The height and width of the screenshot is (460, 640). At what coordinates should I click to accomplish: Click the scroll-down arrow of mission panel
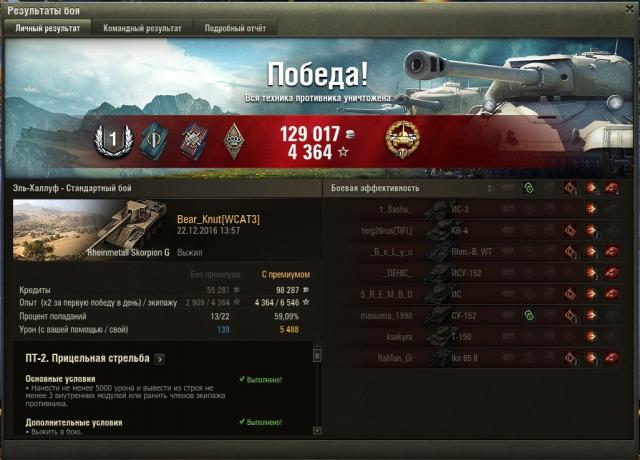[317, 430]
